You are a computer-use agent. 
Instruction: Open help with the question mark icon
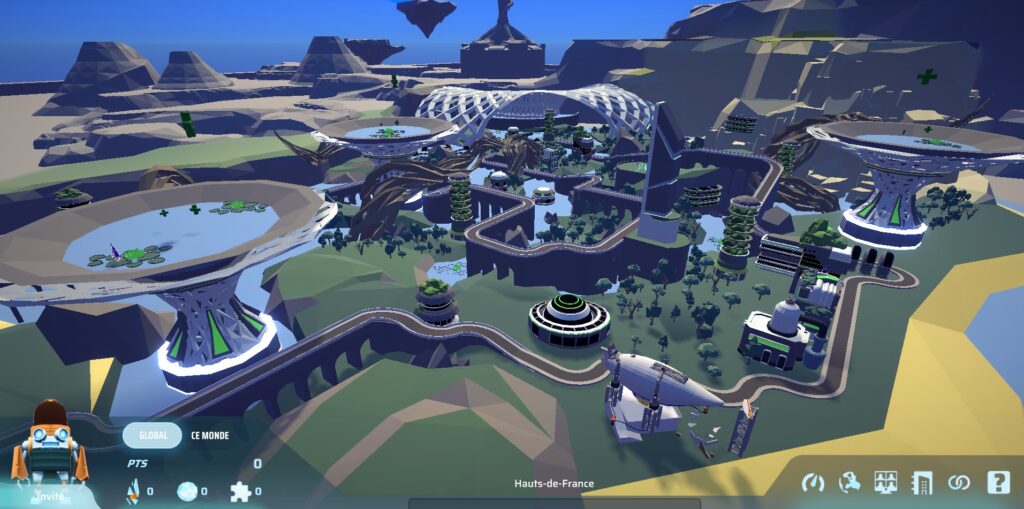997,483
